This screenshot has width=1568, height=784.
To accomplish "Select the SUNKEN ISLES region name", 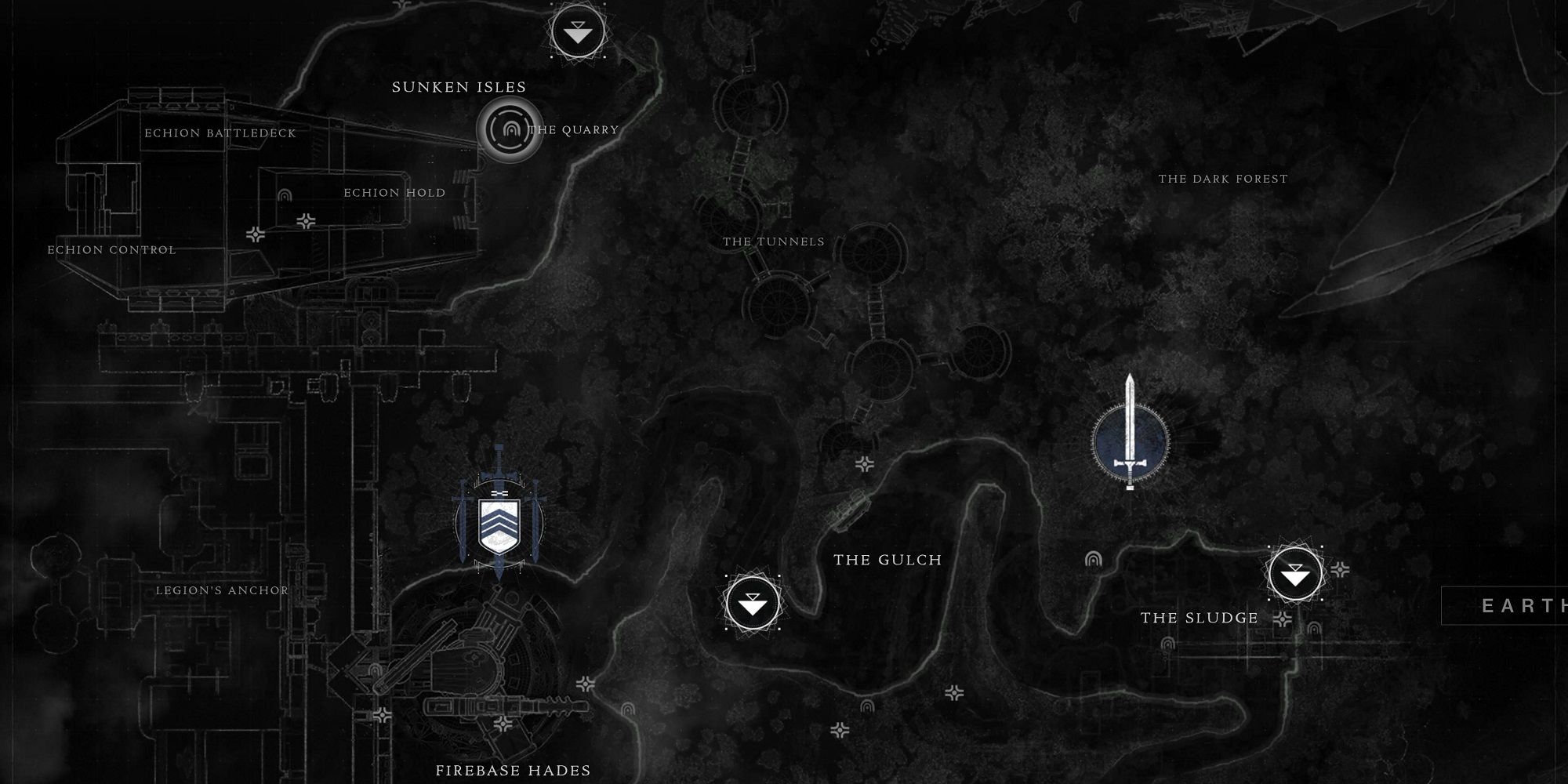I will (x=459, y=88).
